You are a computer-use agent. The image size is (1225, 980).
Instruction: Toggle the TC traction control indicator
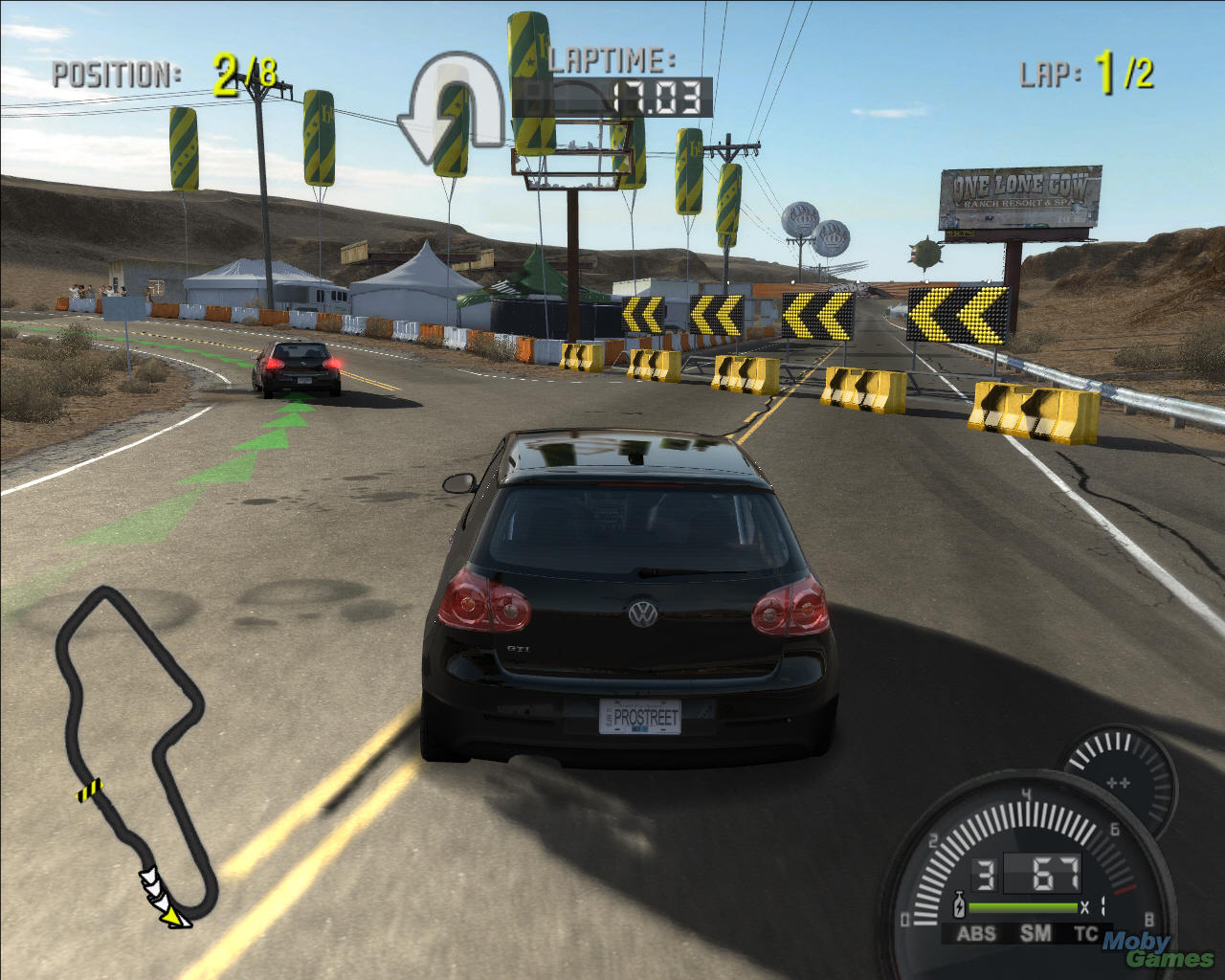(x=1086, y=933)
